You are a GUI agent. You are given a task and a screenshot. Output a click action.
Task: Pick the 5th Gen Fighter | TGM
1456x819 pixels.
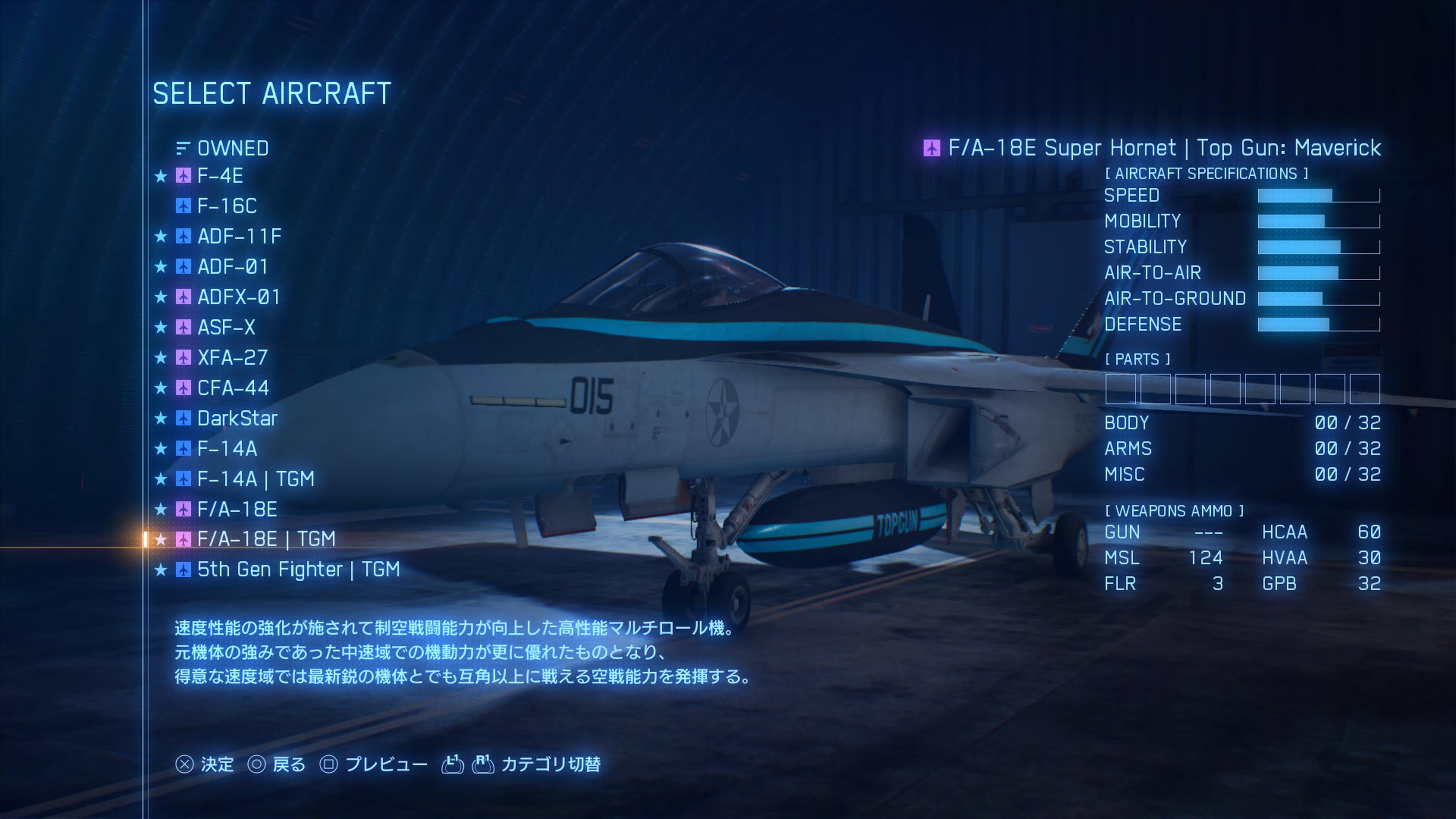pos(298,569)
